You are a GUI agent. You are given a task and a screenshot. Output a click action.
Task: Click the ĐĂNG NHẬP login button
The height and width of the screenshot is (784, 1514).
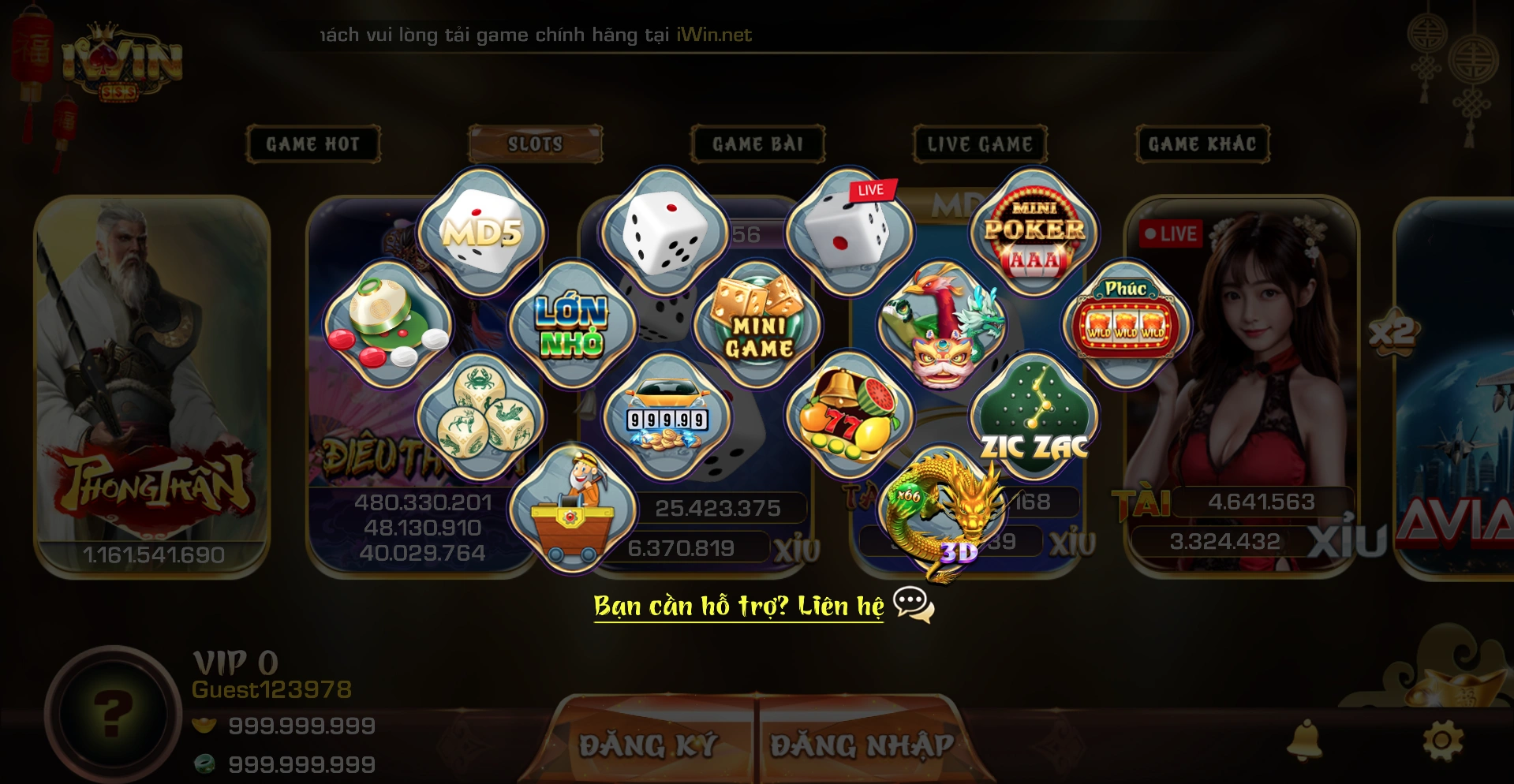click(862, 744)
